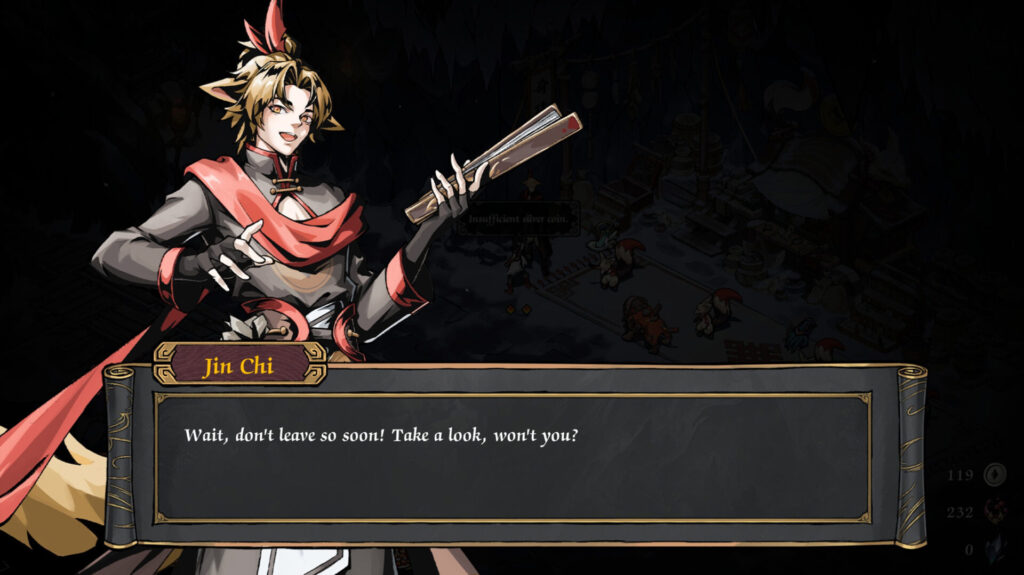Advance Jin Chi's dialogue text box
1024x575 pixels.
(511, 457)
